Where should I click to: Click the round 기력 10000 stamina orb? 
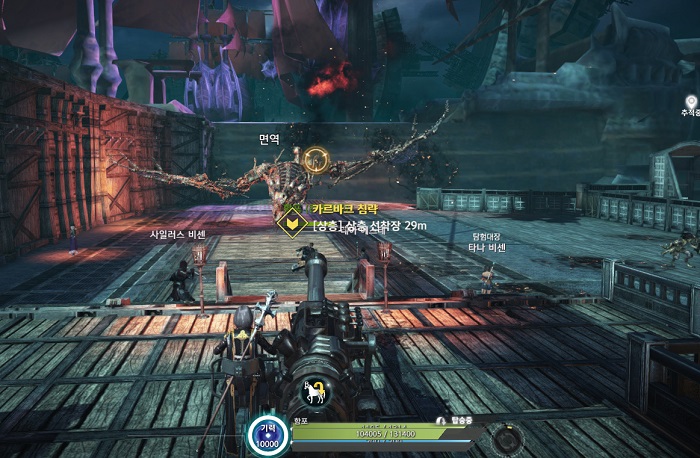point(268,435)
